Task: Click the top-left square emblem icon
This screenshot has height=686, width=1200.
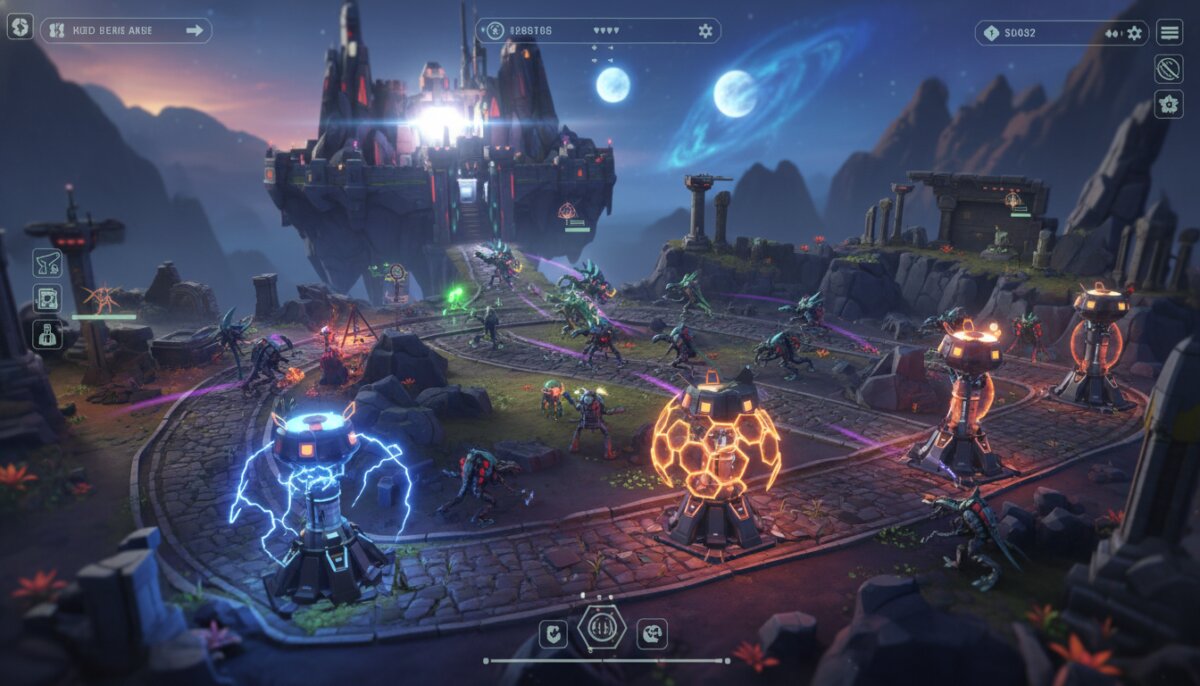Action: pos(20,27)
